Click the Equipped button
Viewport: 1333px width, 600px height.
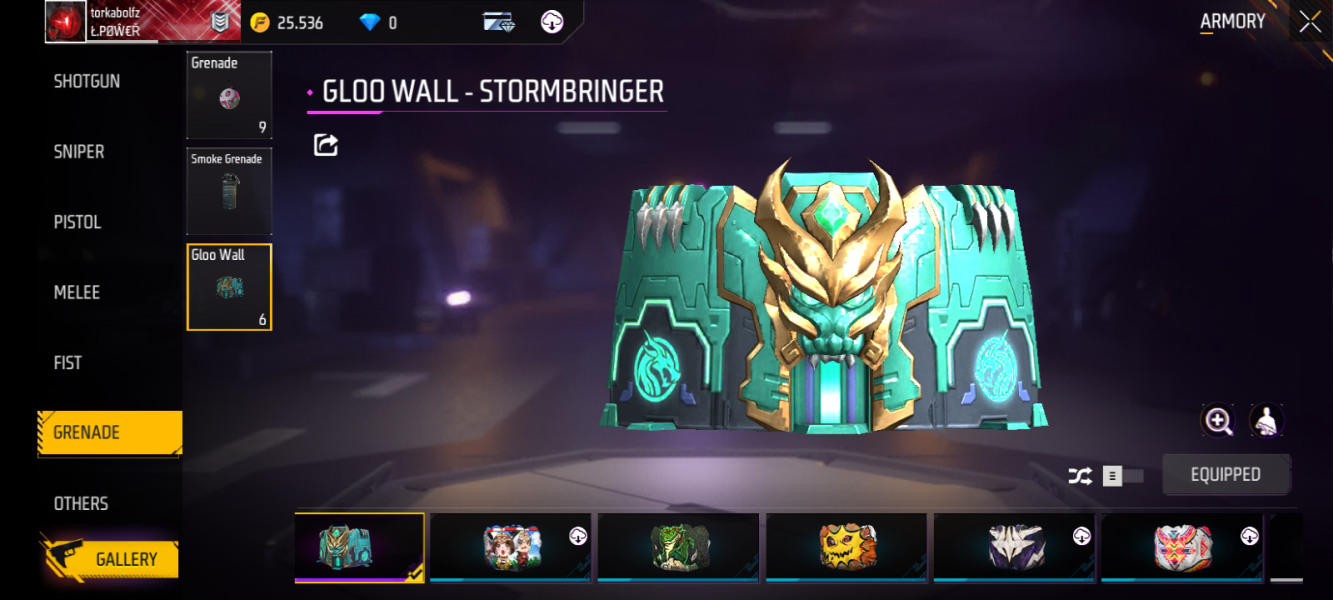(1226, 475)
